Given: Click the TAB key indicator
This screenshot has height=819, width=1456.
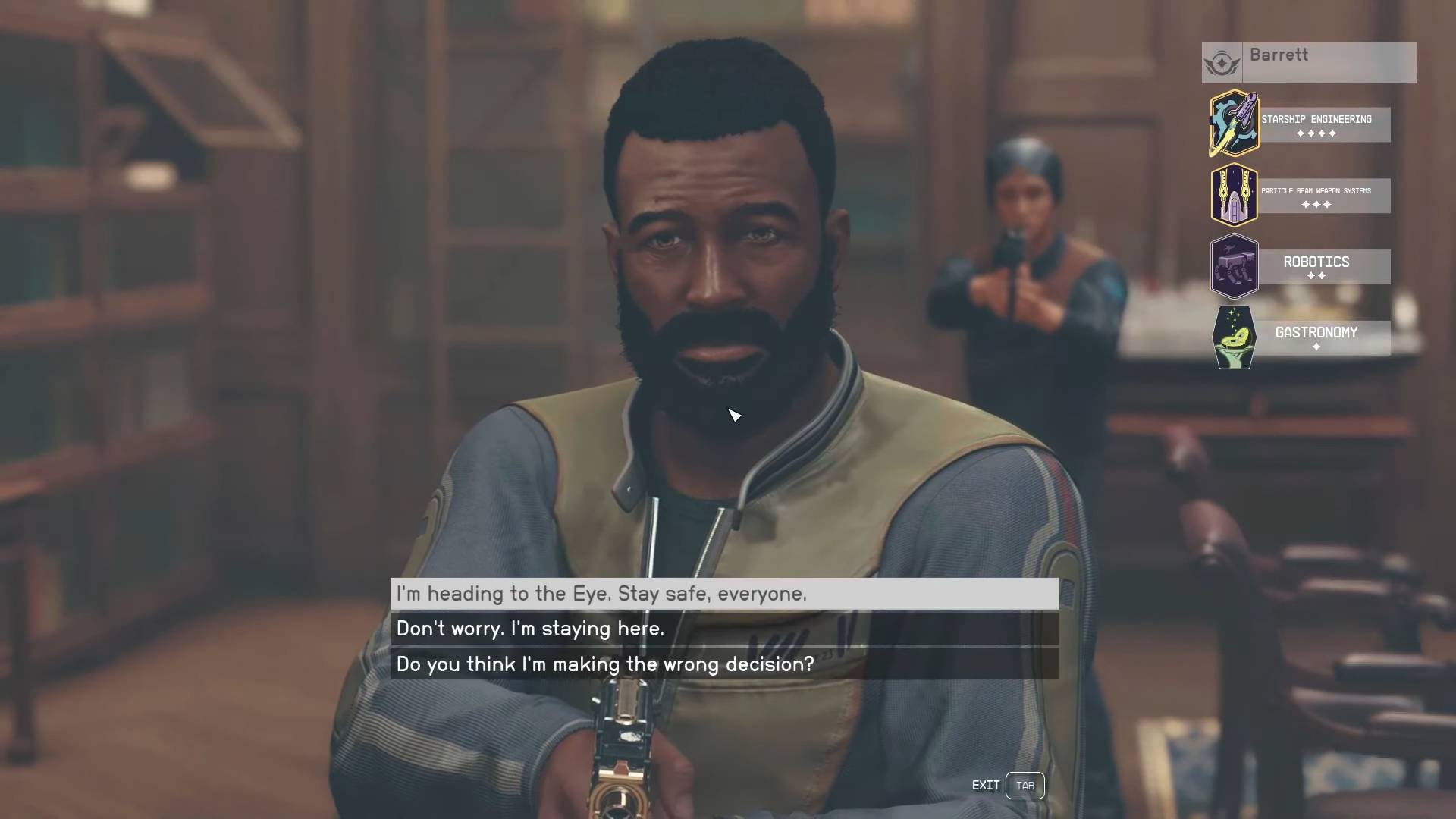Looking at the screenshot, I should [x=1025, y=786].
